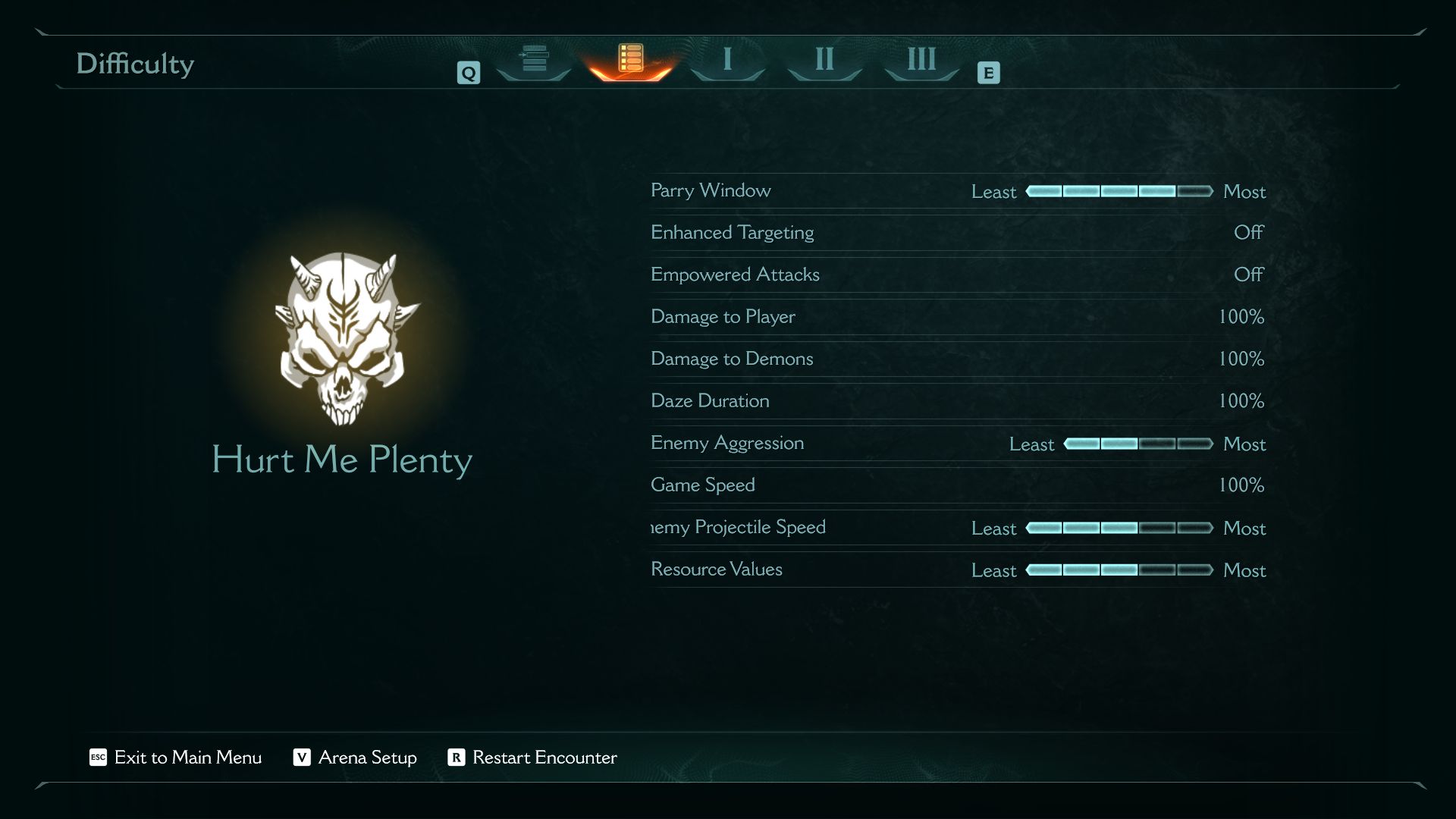Screen dimensions: 1456x819
Task: Click the Q key navigation icon
Action: (469, 72)
